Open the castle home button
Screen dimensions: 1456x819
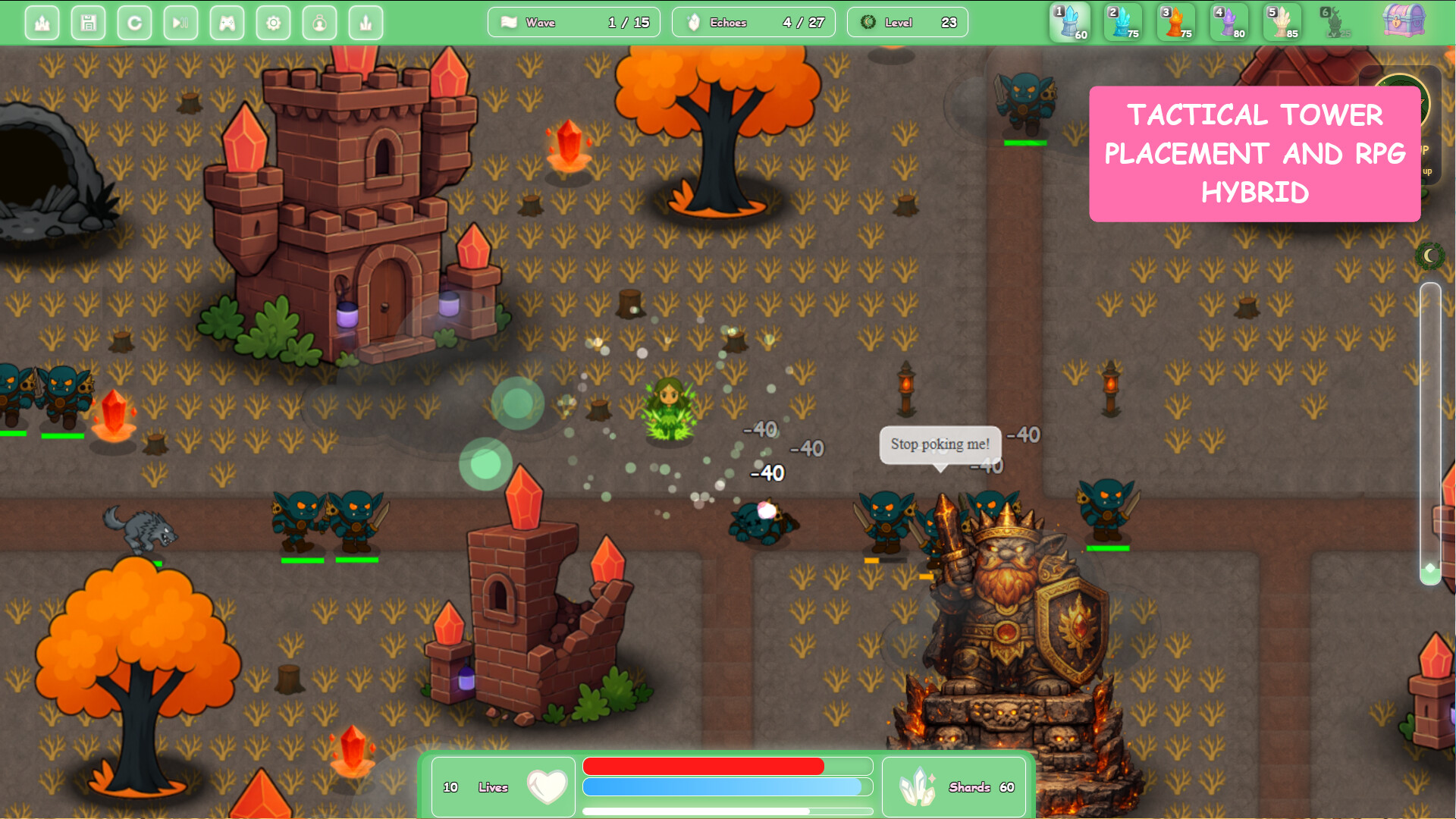pos(42,23)
